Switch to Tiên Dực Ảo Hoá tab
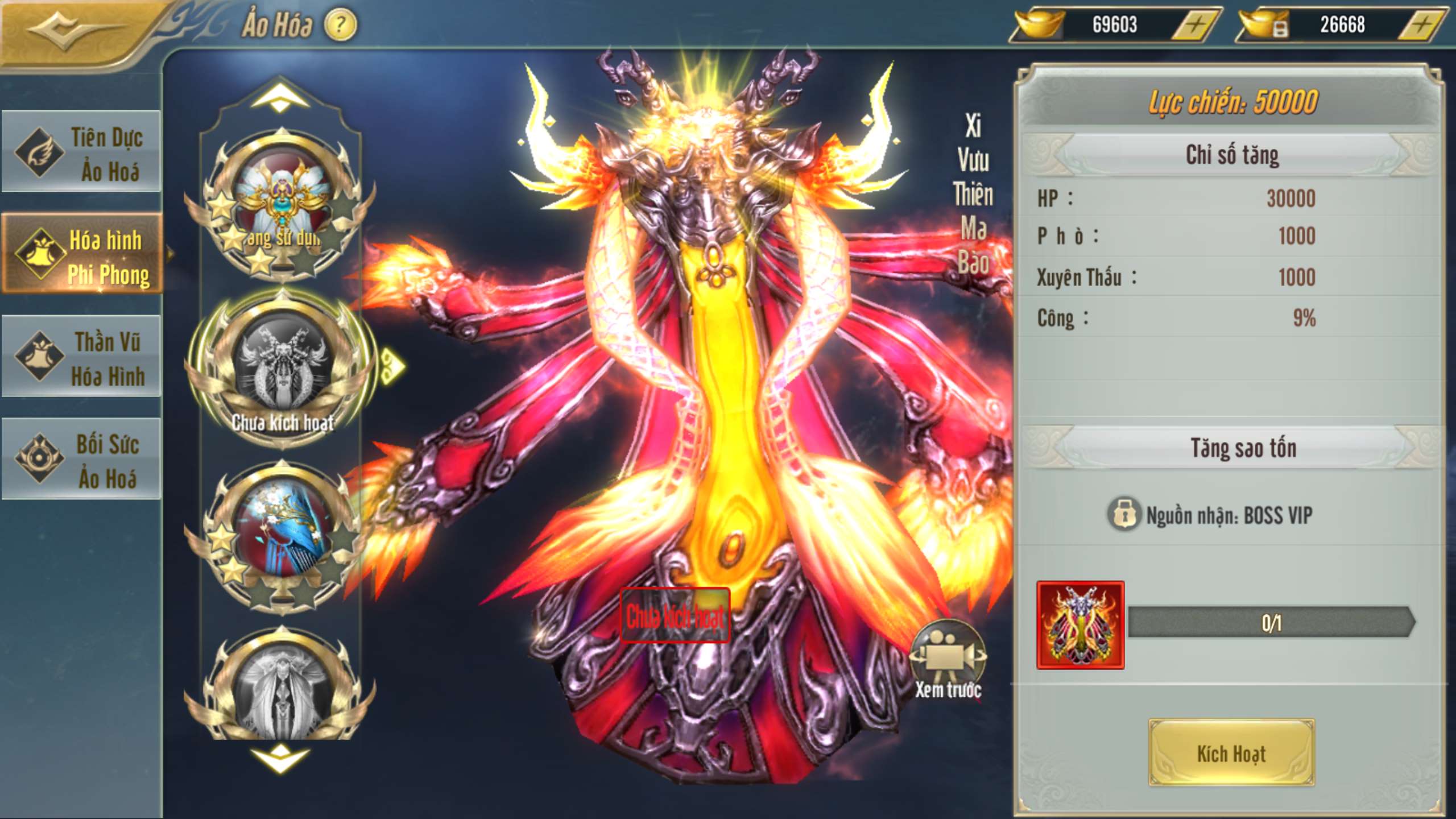1456x819 pixels. point(82,154)
